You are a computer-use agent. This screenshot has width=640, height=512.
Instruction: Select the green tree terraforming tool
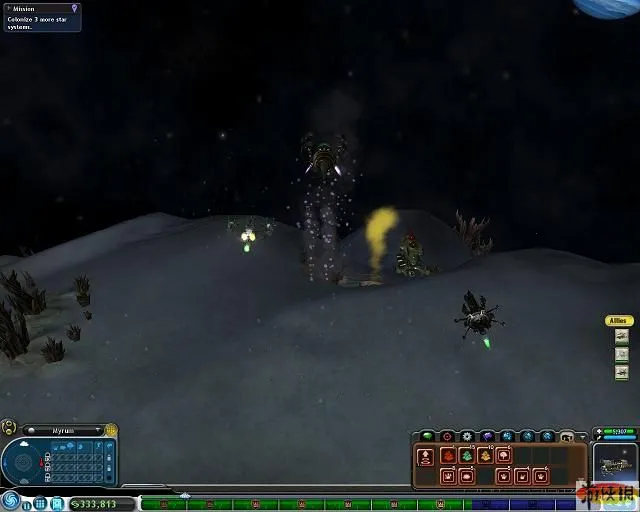pos(466,456)
